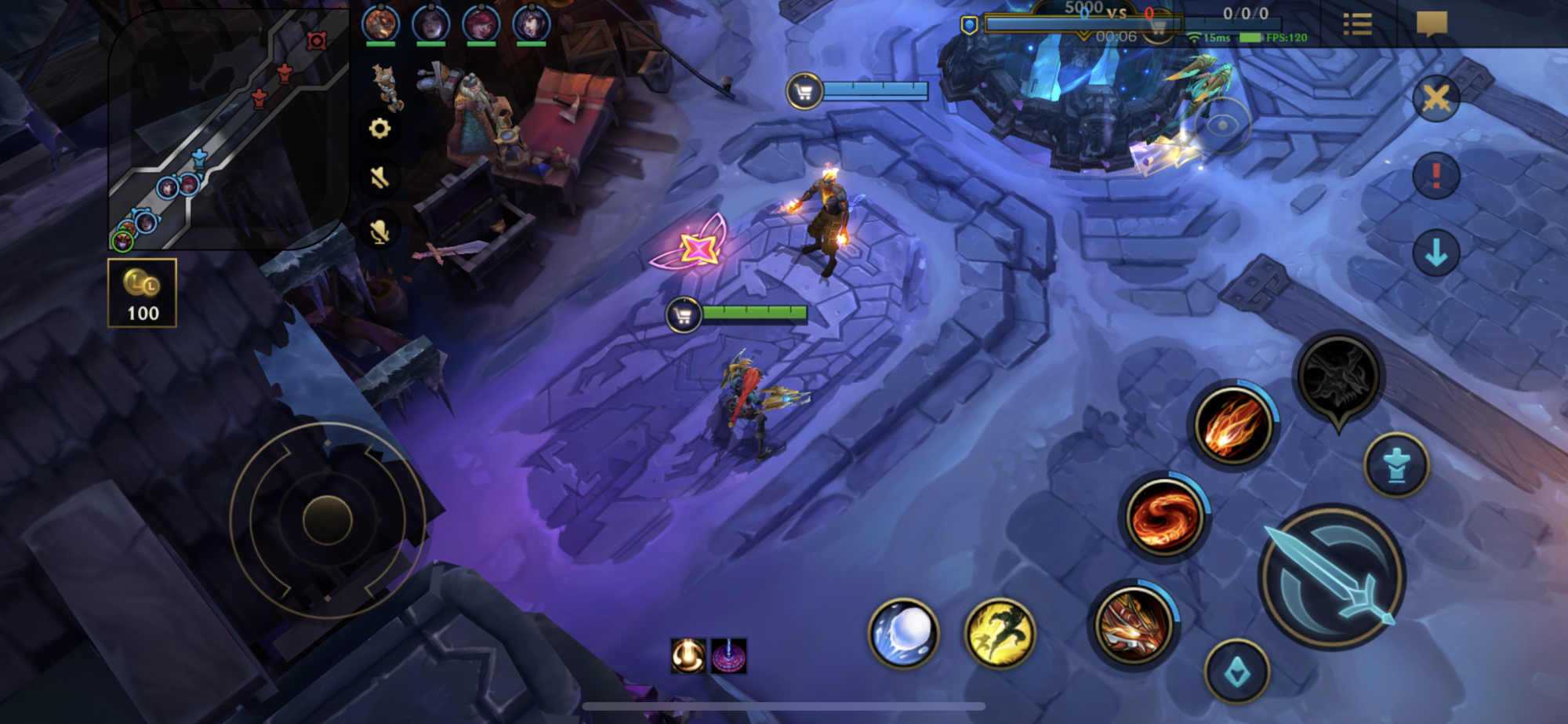This screenshot has height=724, width=1568.
Task: Open the minimap
Action: click(x=227, y=129)
